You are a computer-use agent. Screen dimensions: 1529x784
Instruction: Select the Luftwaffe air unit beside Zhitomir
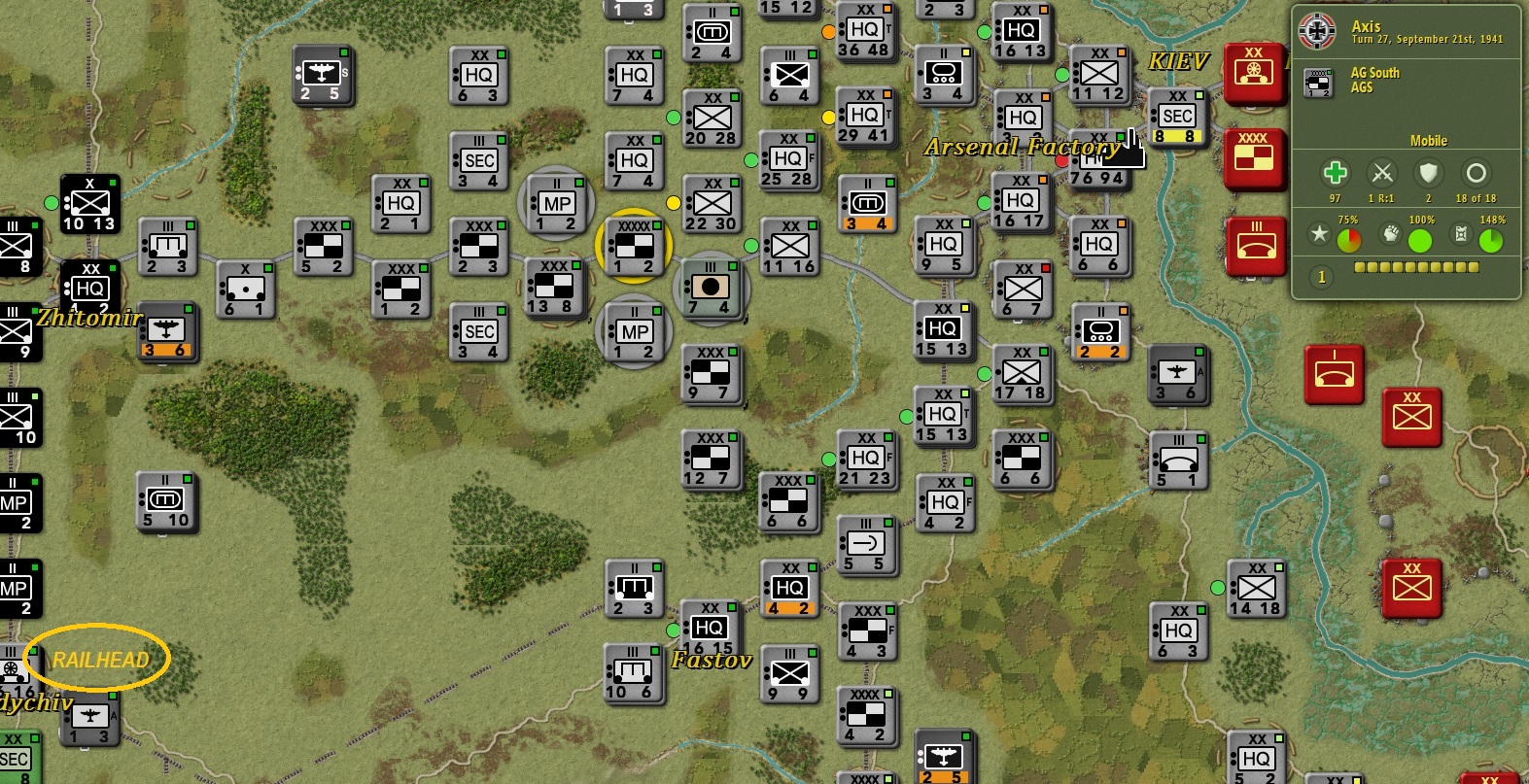pyautogui.click(x=167, y=331)
